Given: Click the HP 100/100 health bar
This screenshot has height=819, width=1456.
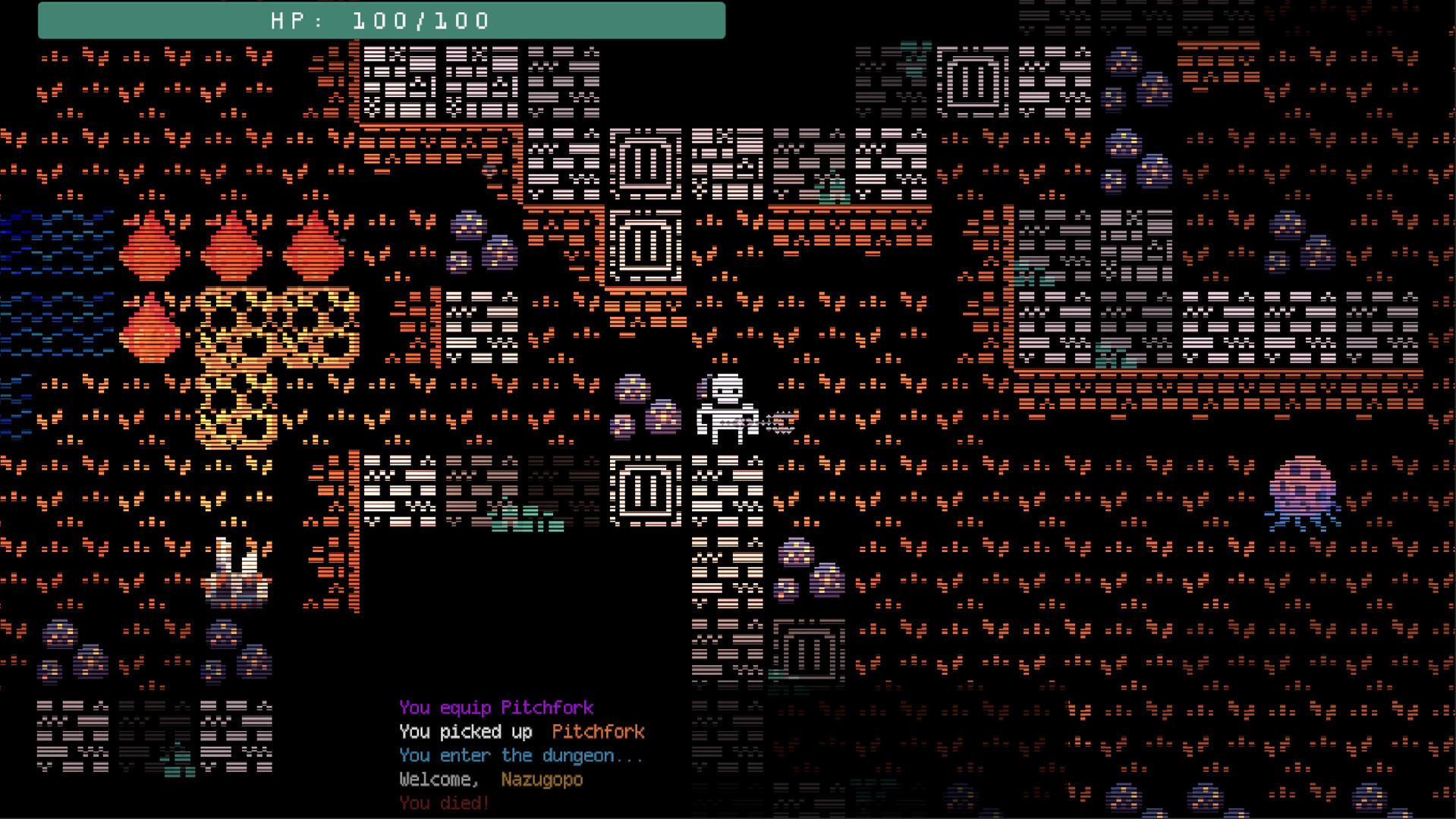Looking at the screenshot, I should tap(379, 20).
